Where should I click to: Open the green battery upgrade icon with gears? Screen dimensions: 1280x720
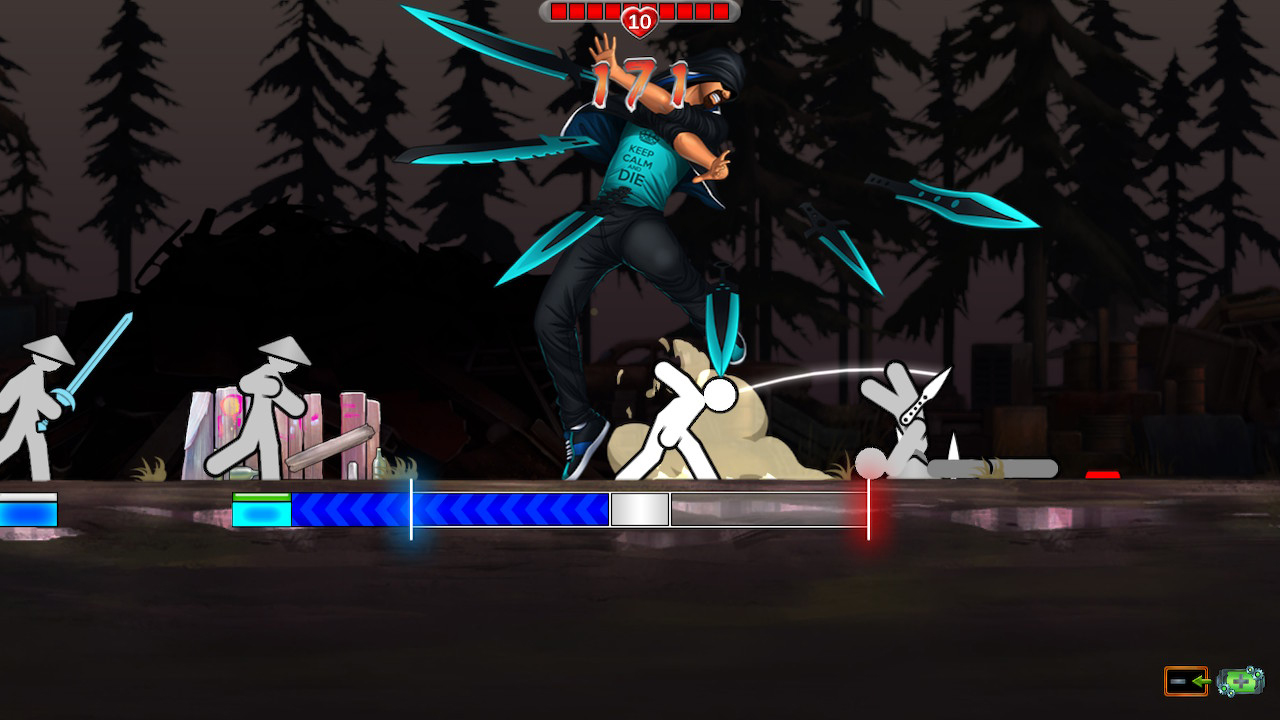[x=1240, y=681]
